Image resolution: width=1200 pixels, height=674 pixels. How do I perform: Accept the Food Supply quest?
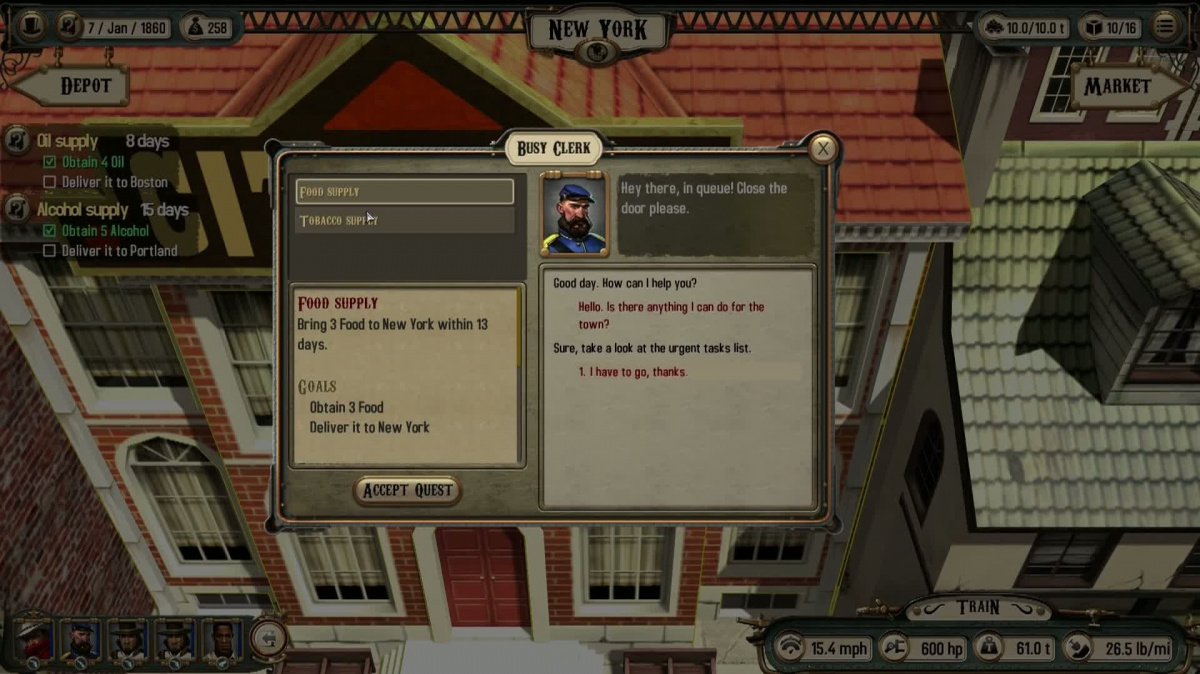coord(407,490)
